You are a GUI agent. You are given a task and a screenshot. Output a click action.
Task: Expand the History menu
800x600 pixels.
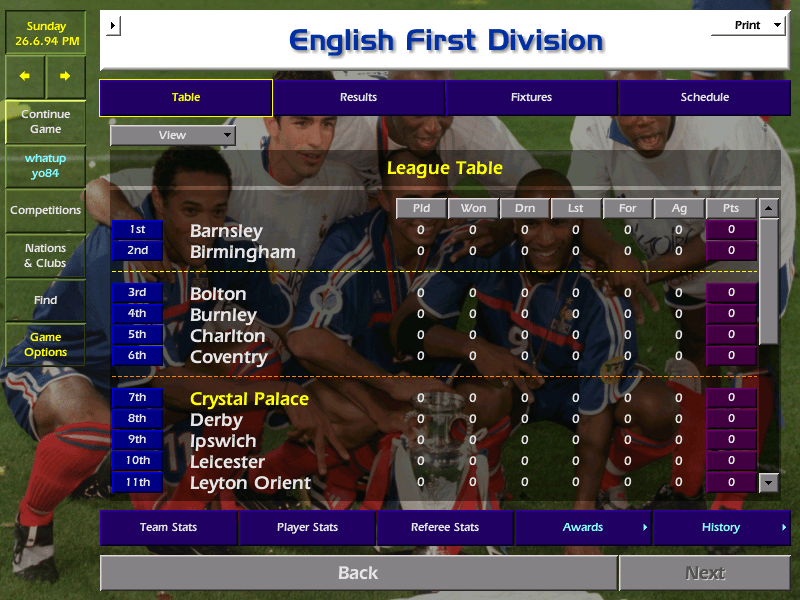[721, 527]
